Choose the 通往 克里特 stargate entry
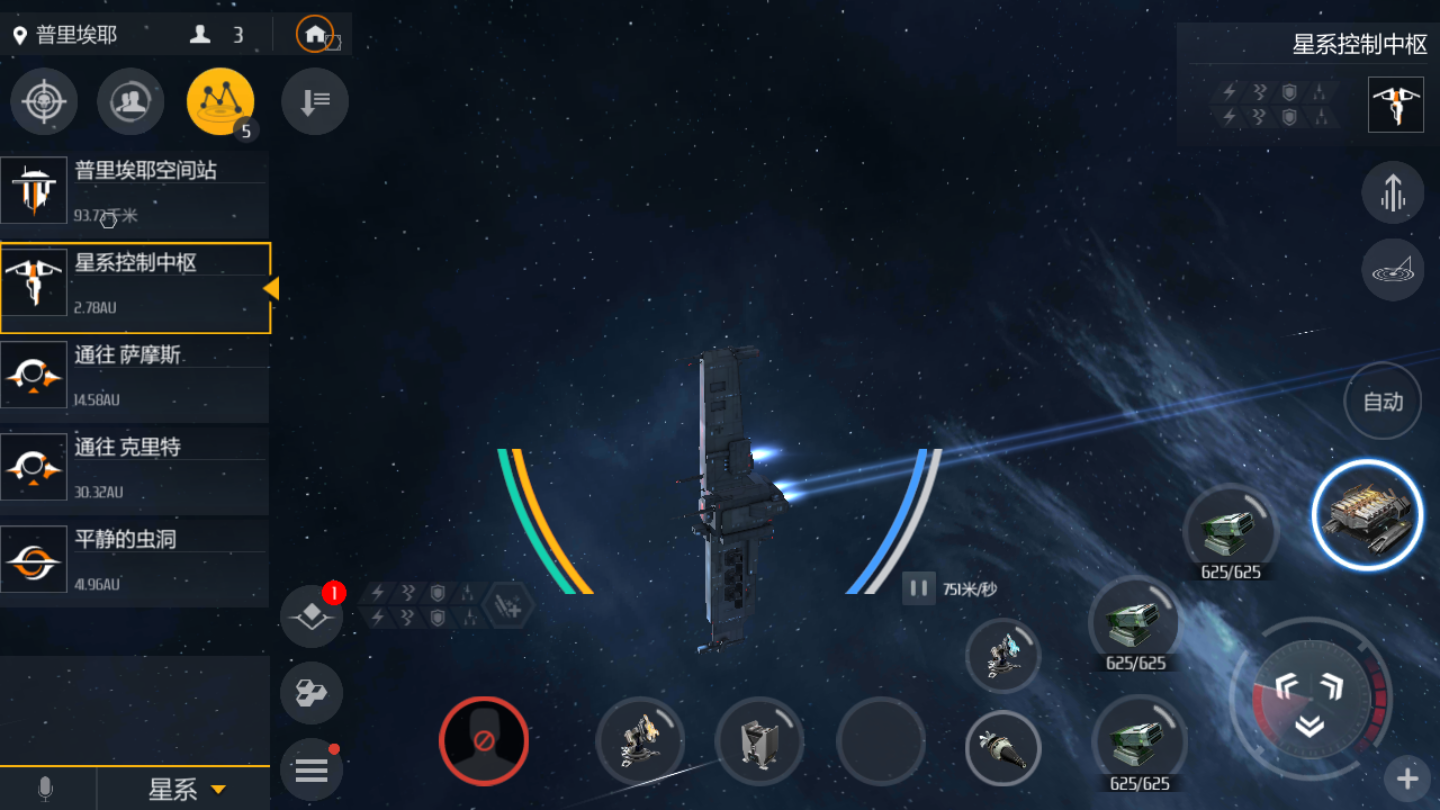 tap(135, 468)
